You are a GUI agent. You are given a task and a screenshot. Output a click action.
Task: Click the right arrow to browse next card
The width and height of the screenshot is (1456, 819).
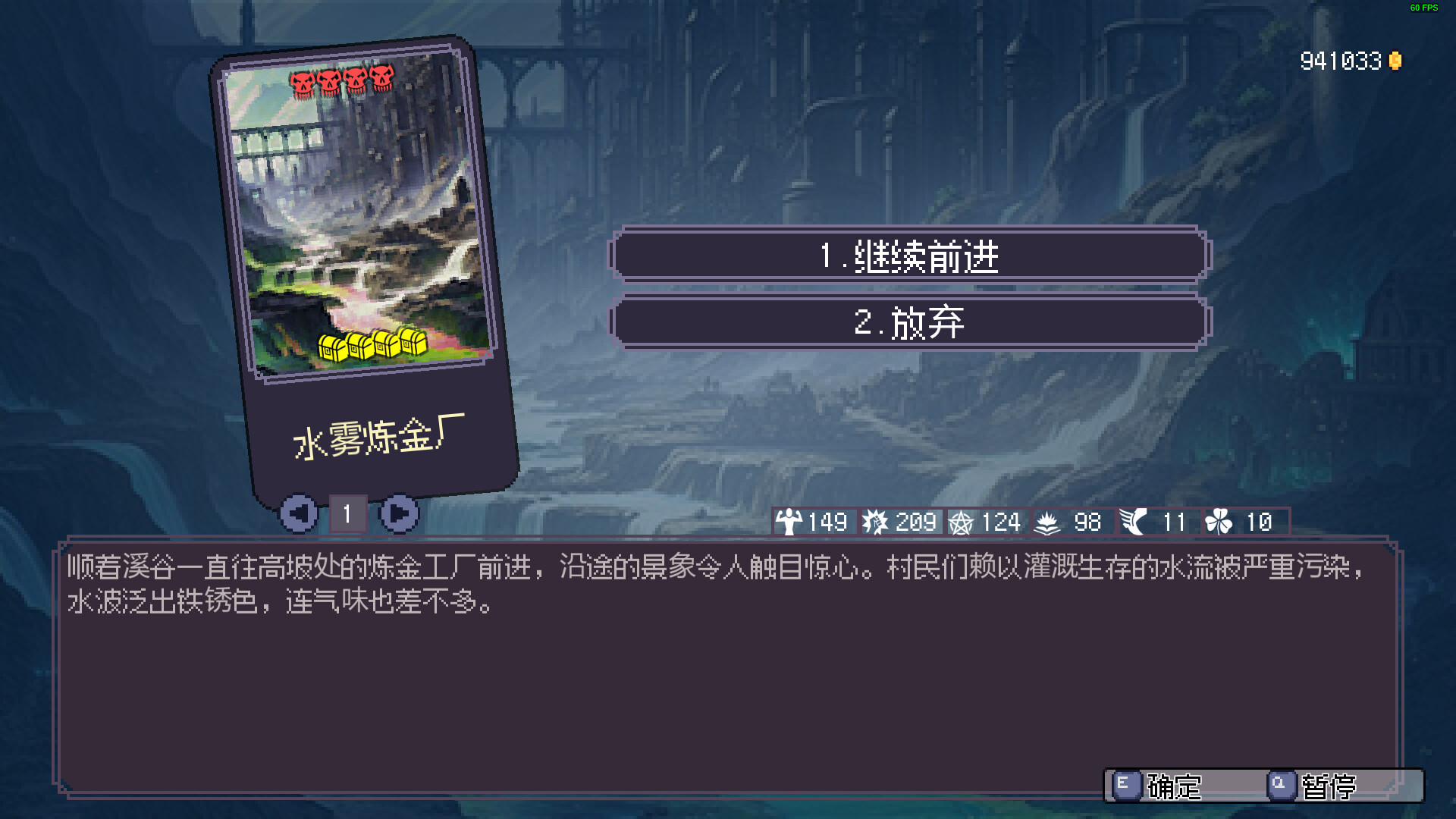pos(400,513)
